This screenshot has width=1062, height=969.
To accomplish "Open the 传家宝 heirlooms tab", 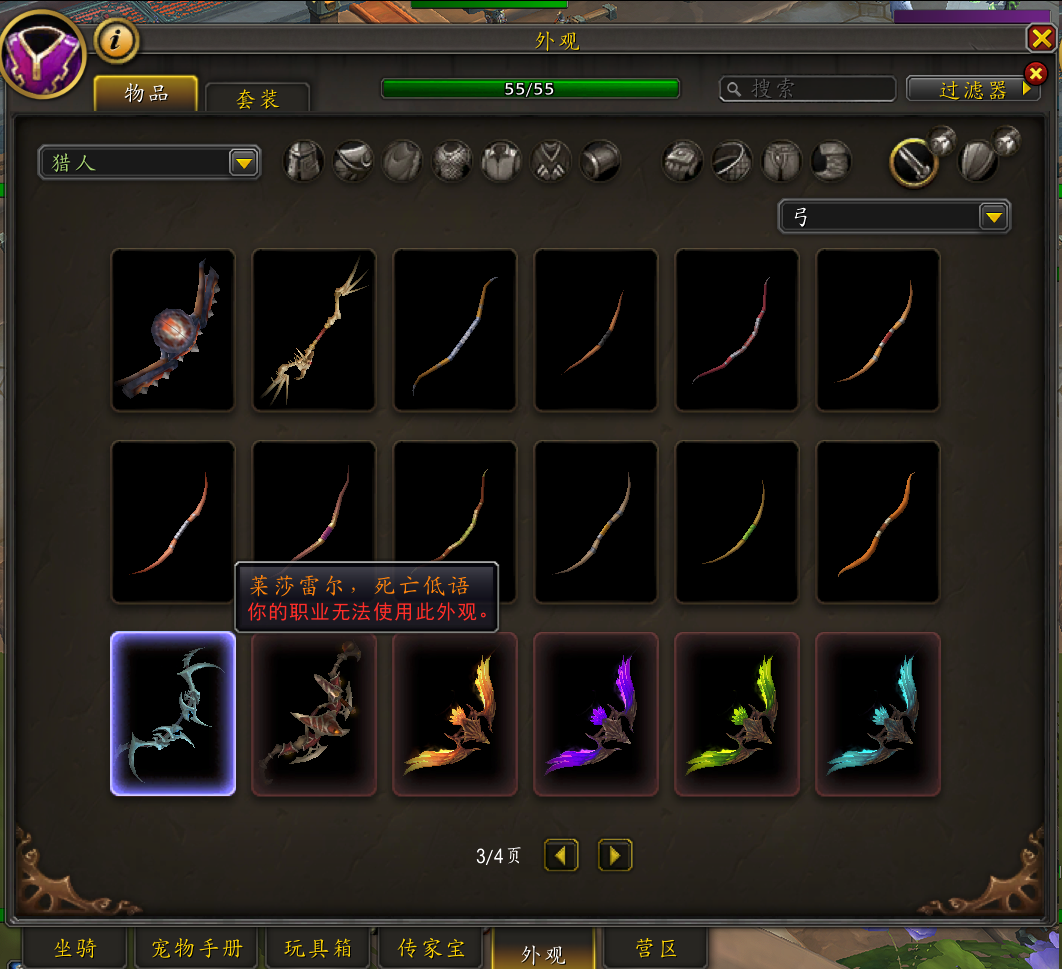I will click(x=432, y=948).
